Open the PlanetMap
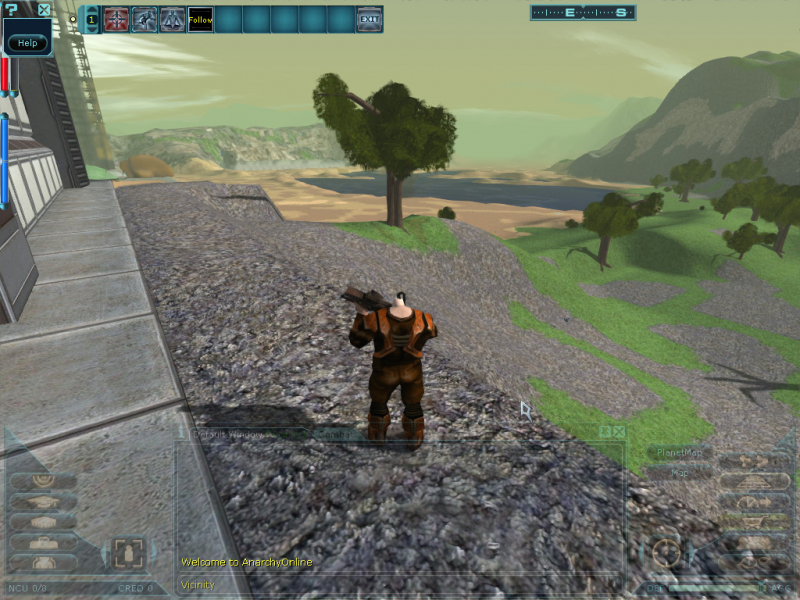Viewport: 800px width, 600px height. 680,453
